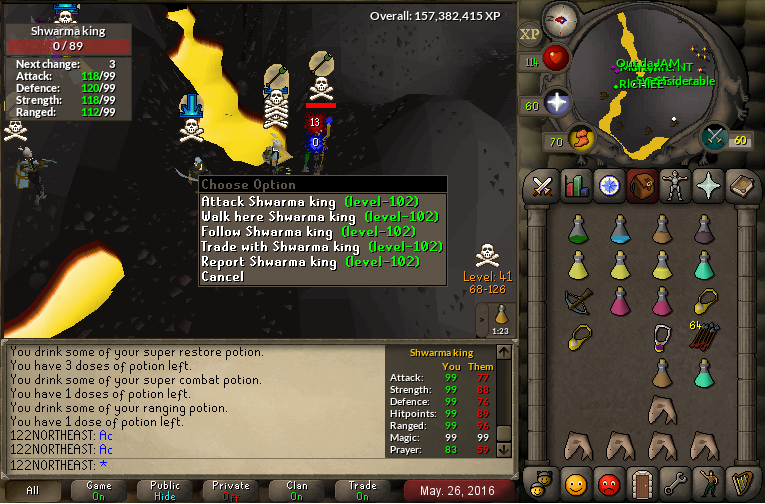This screenshot has width=765, height=504.
Task: Click the compass to face north
Action: coord(558,20)
